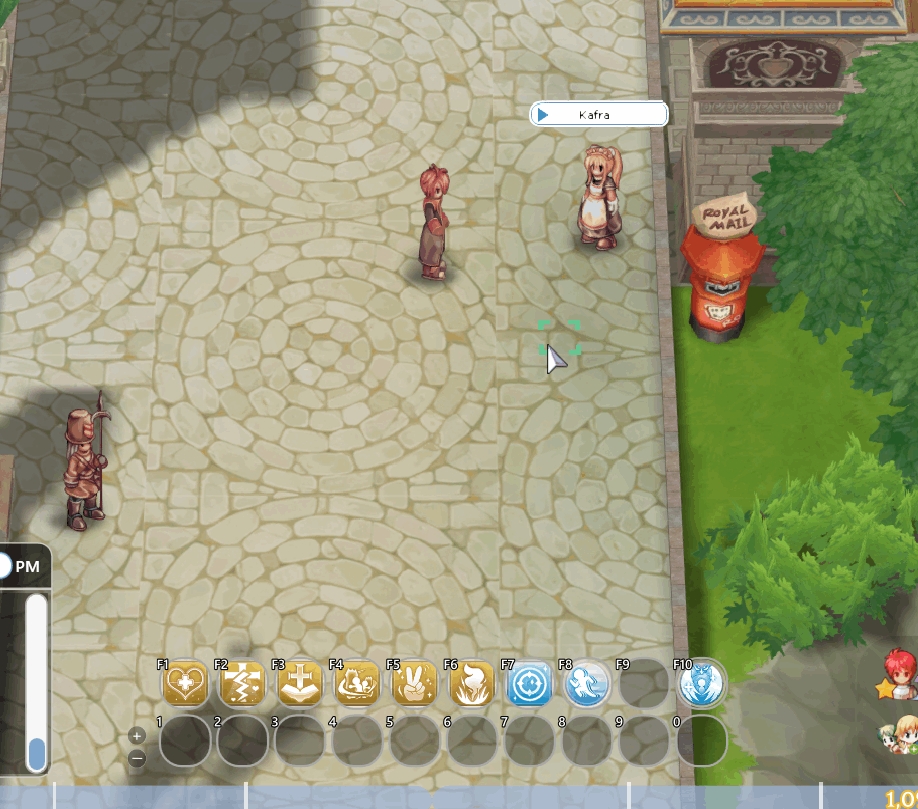Click the Kafra name label
Image resolution: width=918 pixels, height=809 pixels.
coord(598,115)
